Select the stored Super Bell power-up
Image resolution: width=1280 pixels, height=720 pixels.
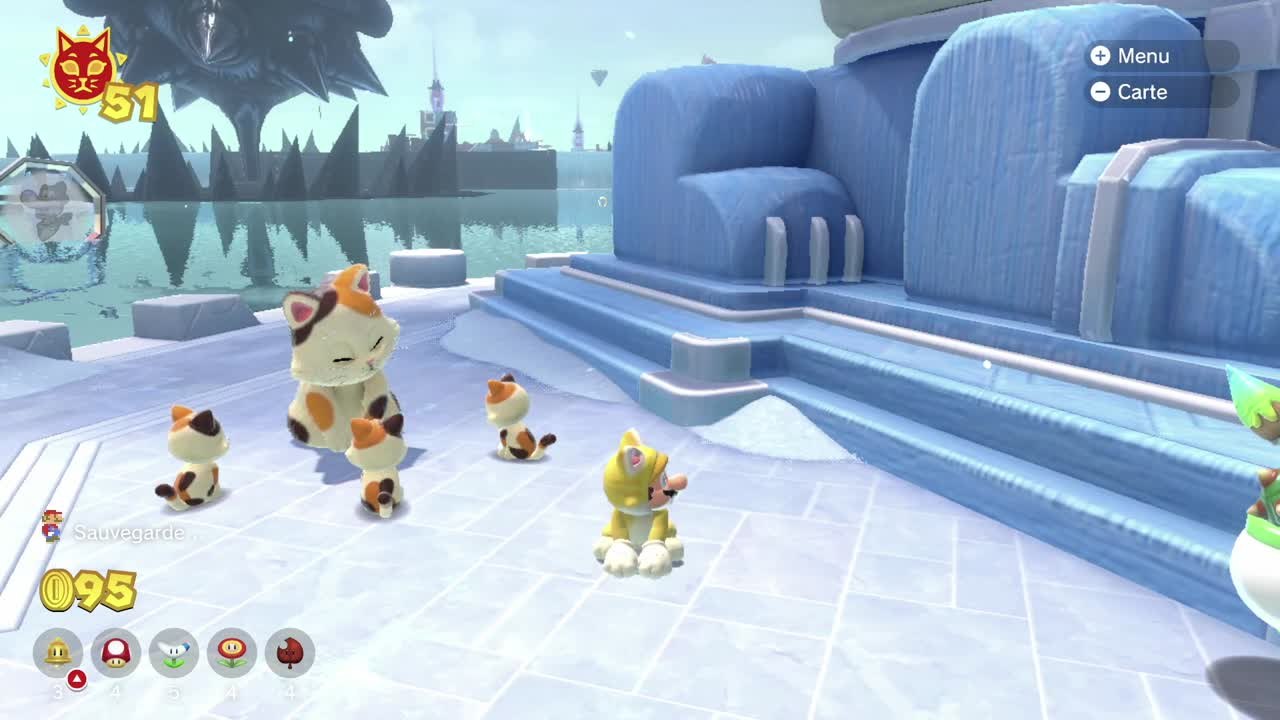58,653
